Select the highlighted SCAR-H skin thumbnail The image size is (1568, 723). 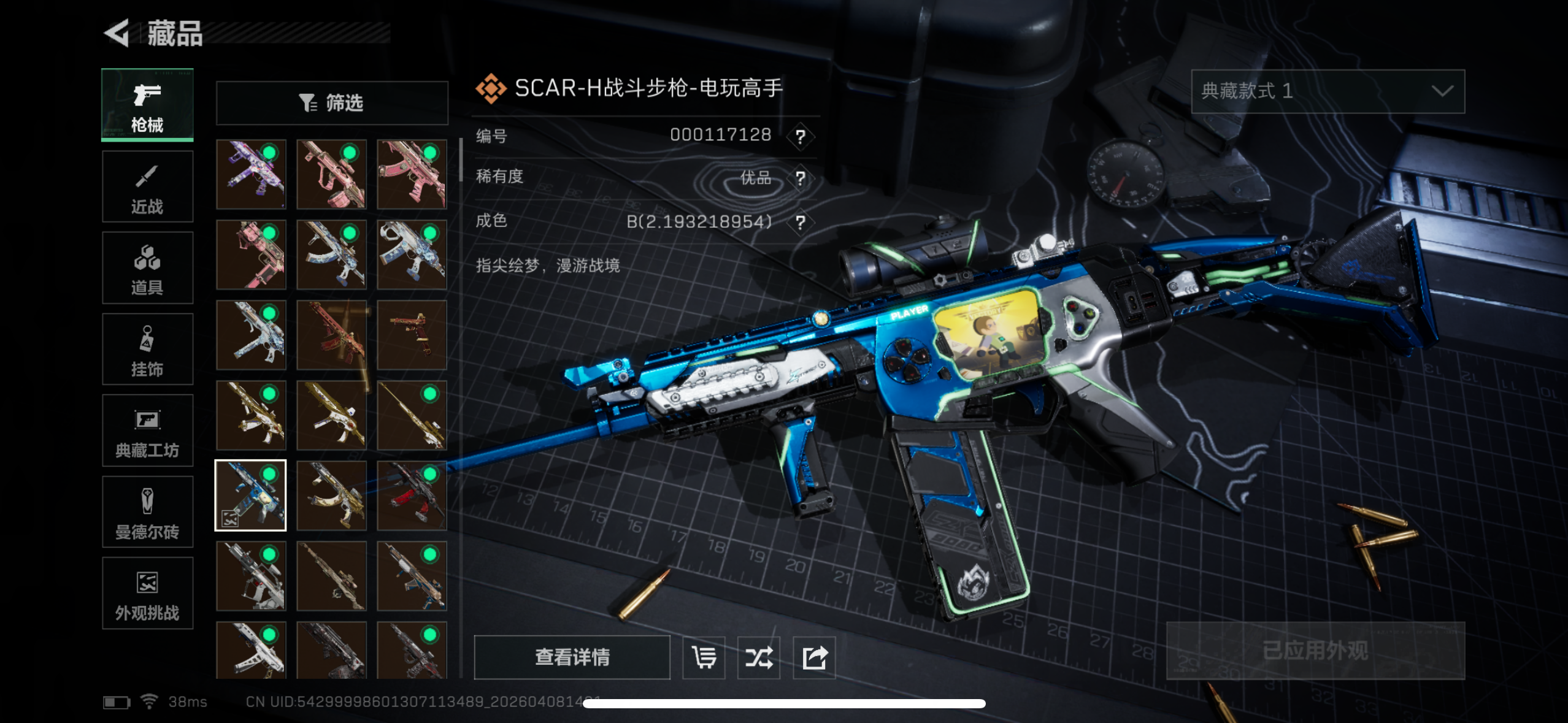(250, 495)
